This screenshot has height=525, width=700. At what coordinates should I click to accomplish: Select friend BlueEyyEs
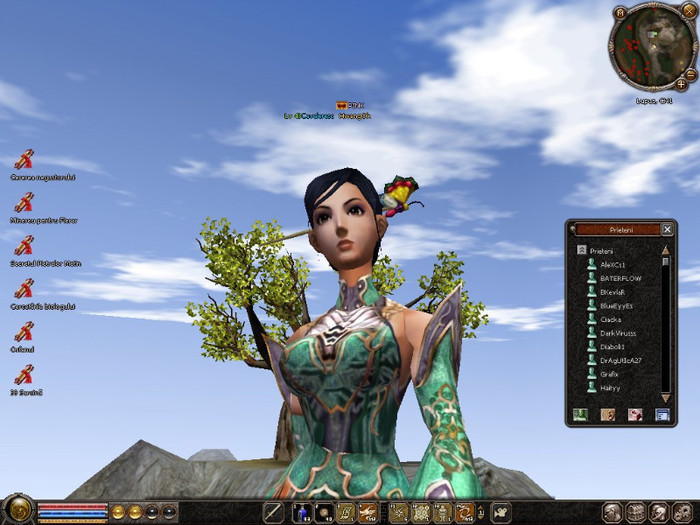pos(617,305)
